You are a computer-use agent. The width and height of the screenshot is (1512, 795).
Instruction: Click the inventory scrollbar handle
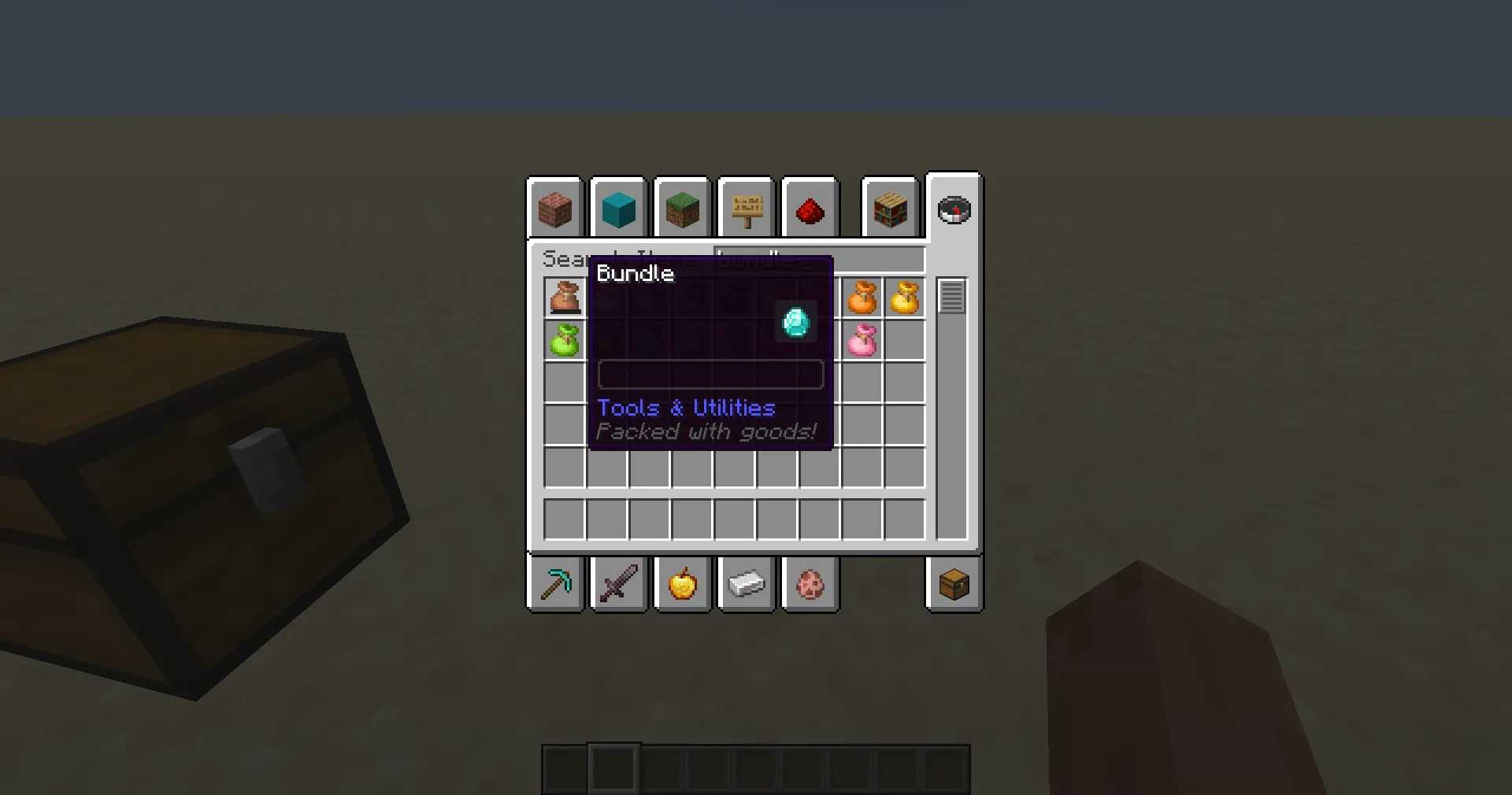[x=952, y=295]
